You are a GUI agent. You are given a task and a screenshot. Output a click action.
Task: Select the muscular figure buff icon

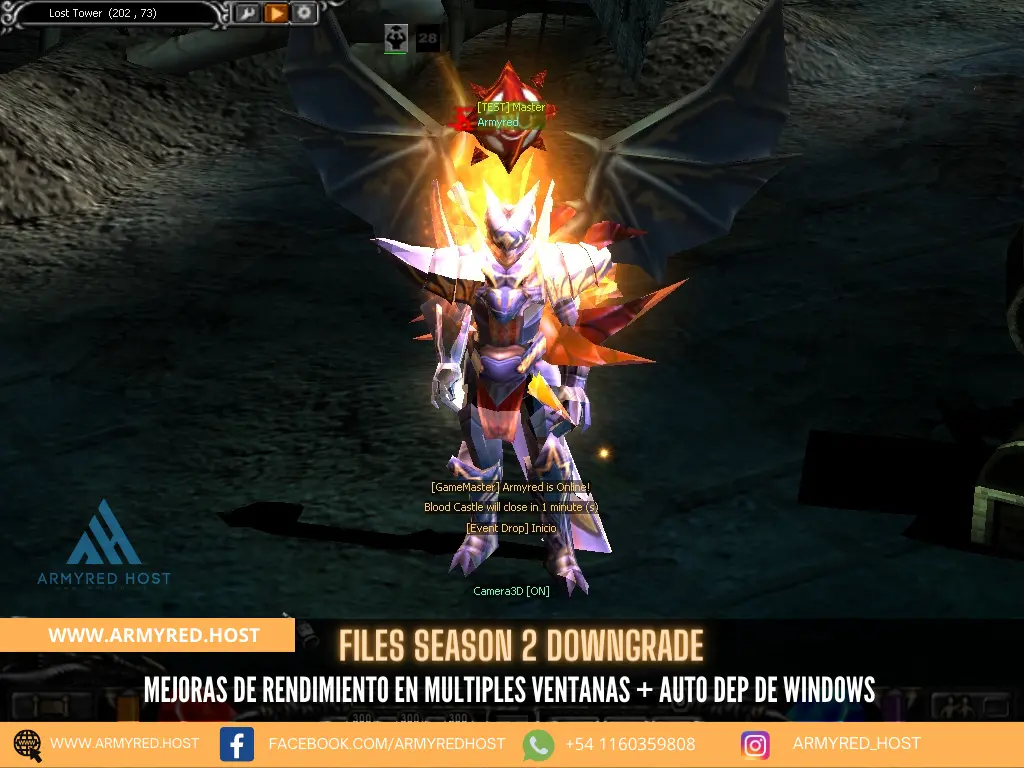395,38
